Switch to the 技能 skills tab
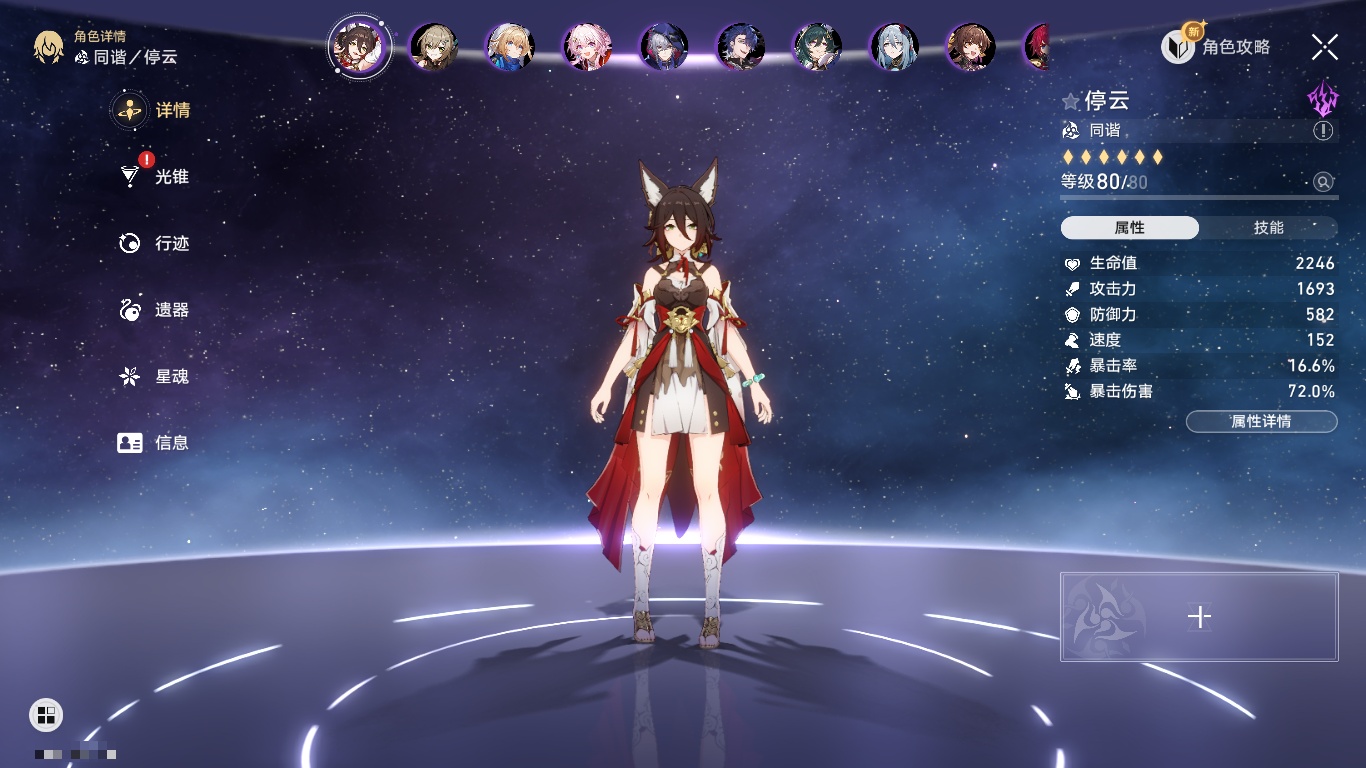This screenshot has width=1366, height=768. pos(1268,228)
